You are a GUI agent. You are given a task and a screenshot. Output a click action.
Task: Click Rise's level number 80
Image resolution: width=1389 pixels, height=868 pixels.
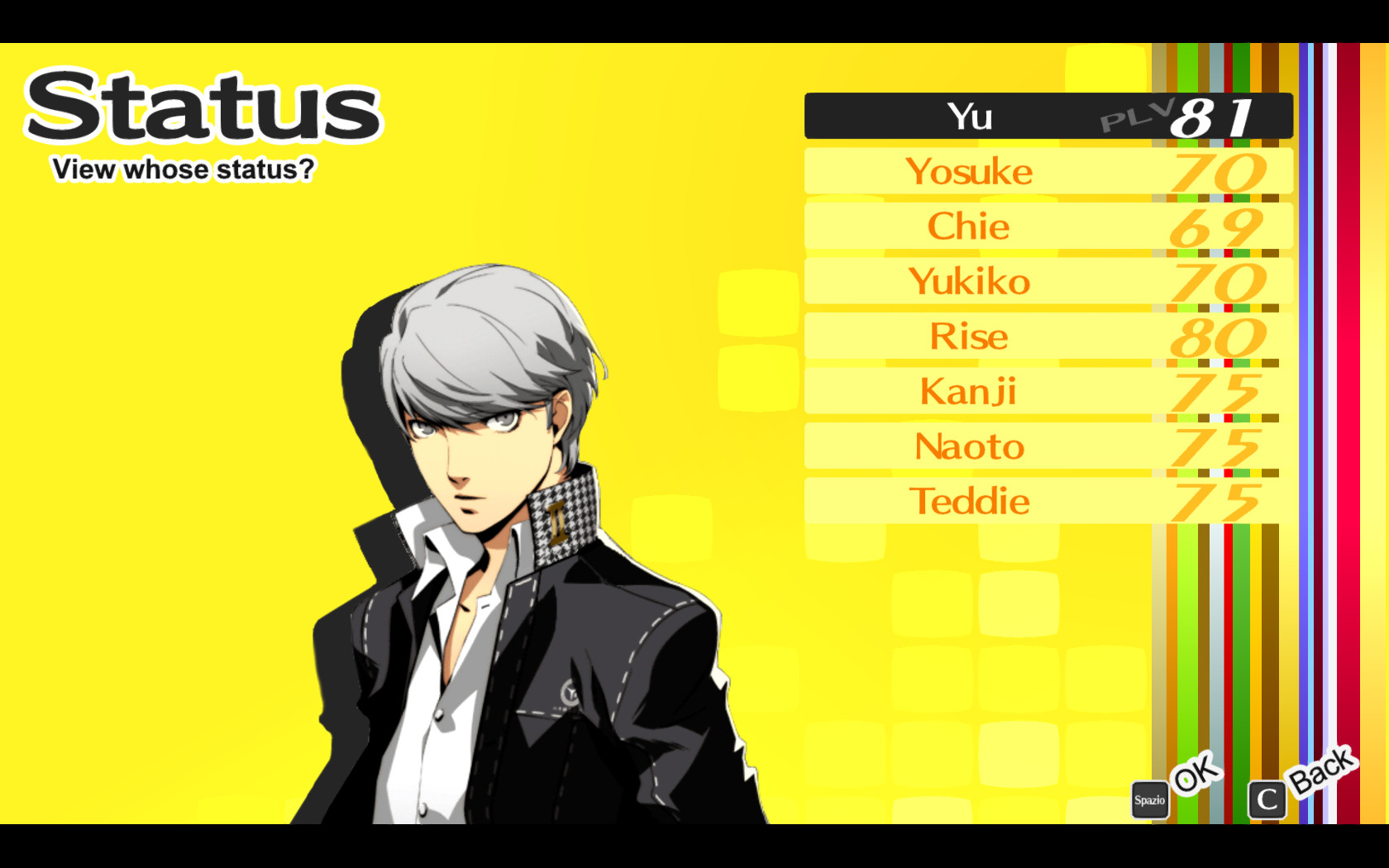[1219, 336]
